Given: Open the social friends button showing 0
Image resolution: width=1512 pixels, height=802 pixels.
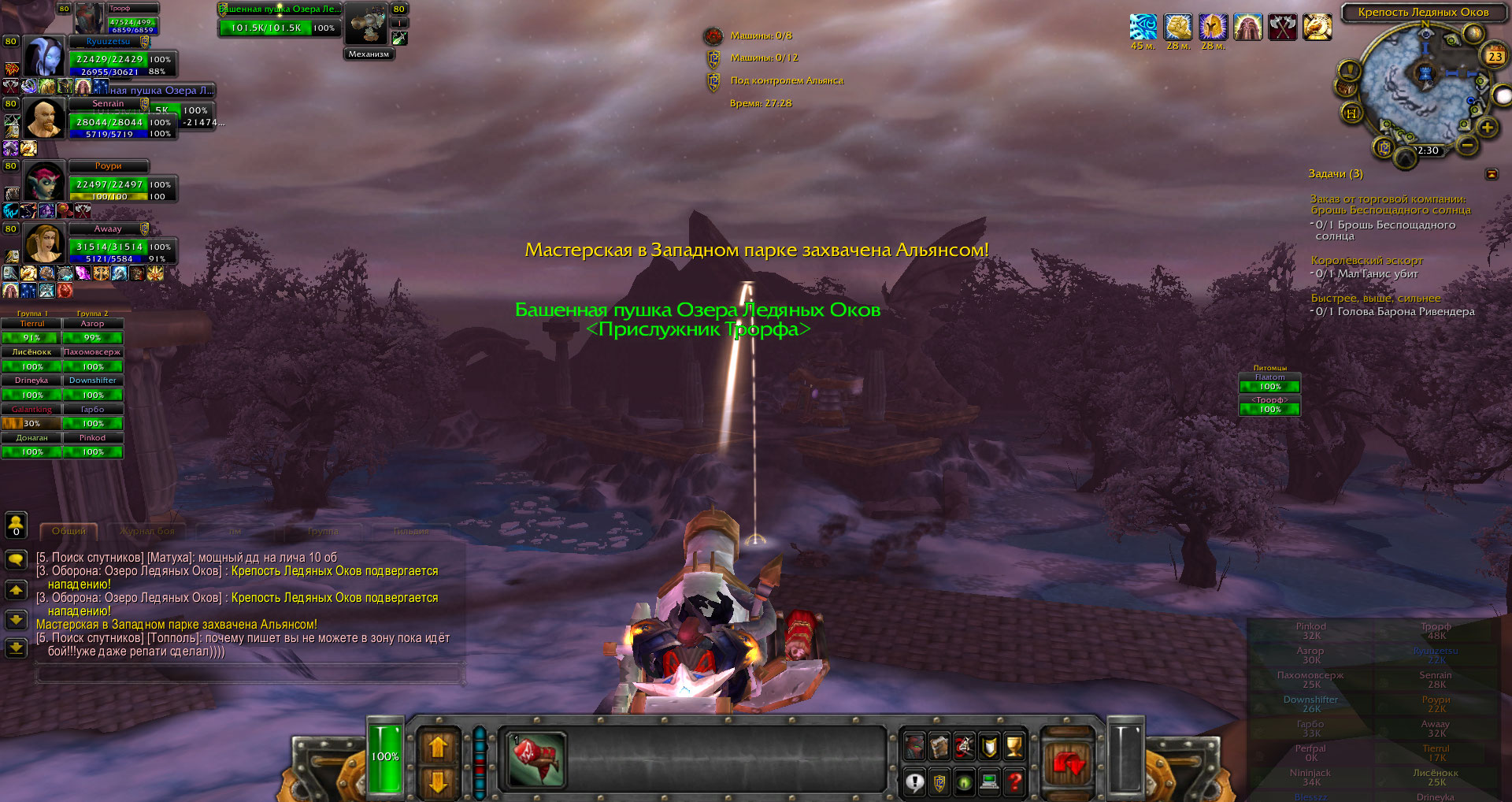Looking at the screenshot, I should 16,525.
